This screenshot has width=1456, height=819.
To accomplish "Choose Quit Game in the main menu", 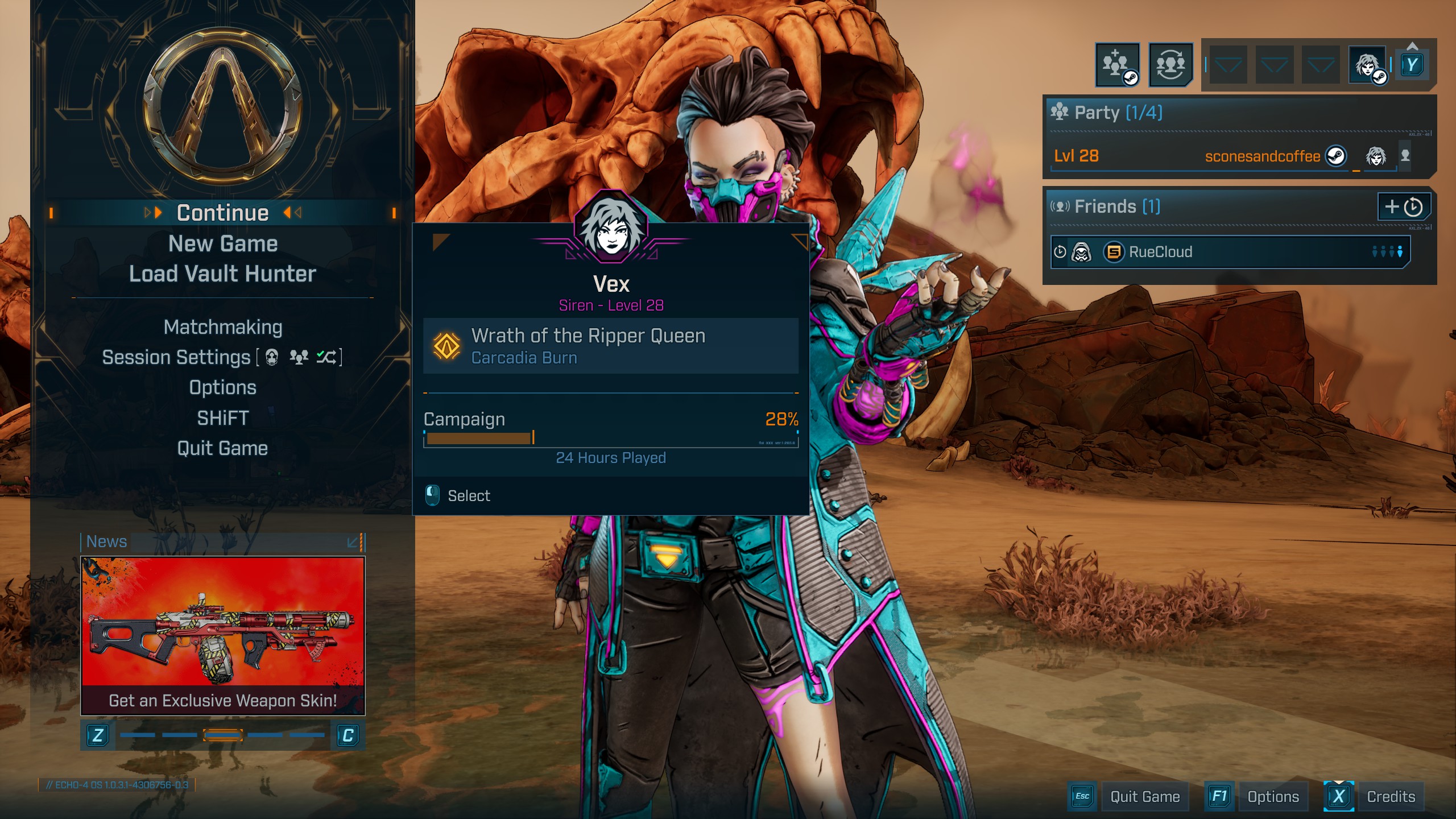I will [222, 448].
